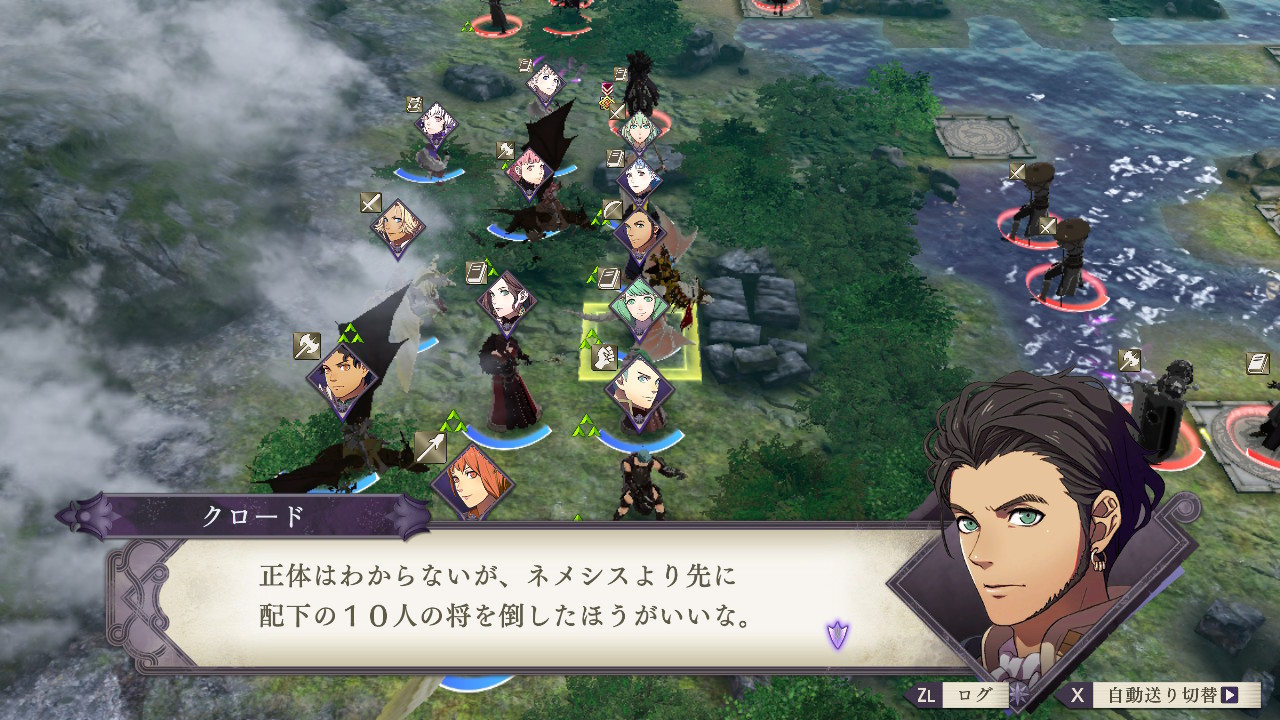Advance dialogue with the purple arrow indicator
This screenshot has height=720, width=1280.
[837, 634]
